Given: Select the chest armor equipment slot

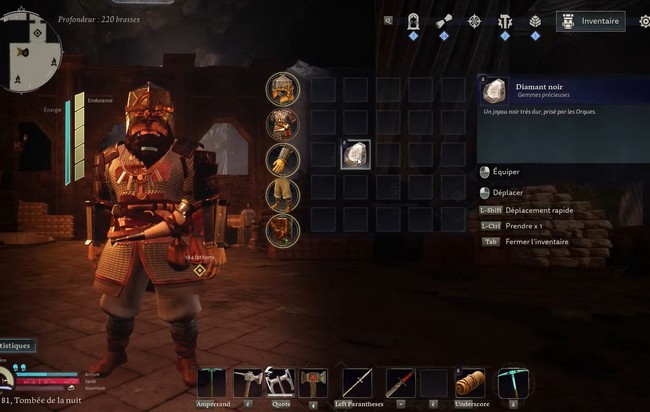Looking at the screenshot, I should tap(283, 125).
